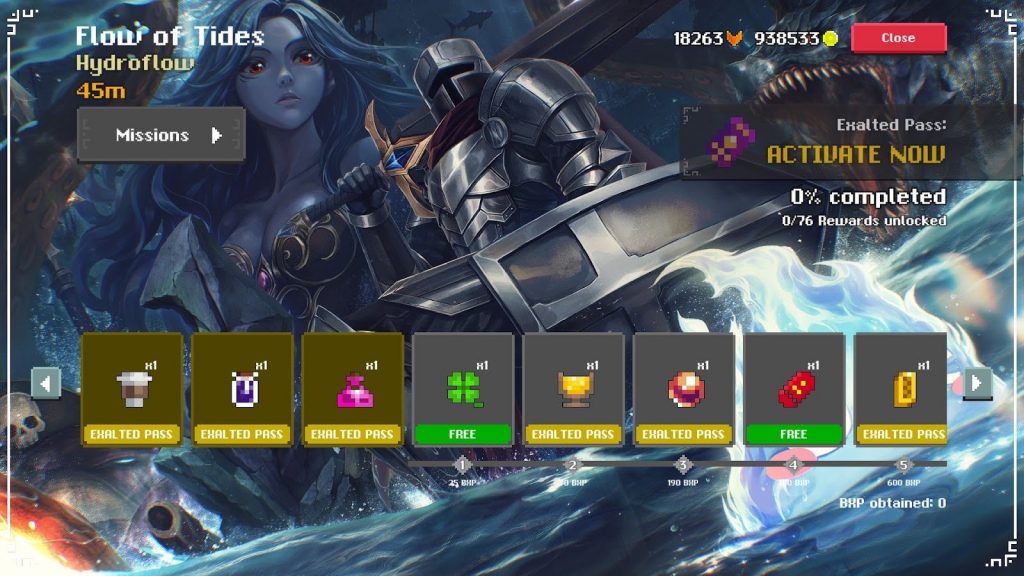Open the Missions panel

coord(161,135)
